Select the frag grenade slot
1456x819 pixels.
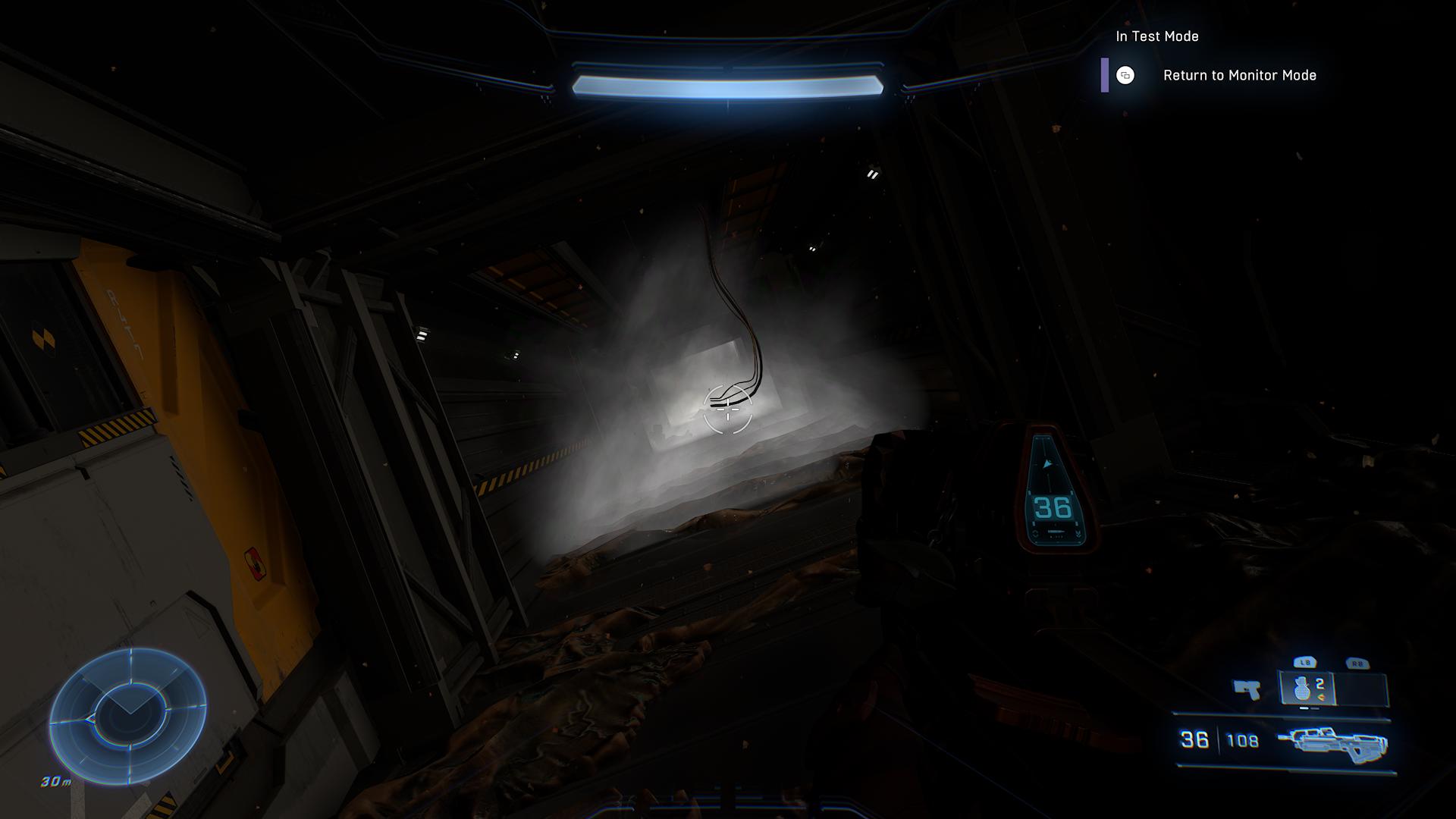(x=1306, y=689)
